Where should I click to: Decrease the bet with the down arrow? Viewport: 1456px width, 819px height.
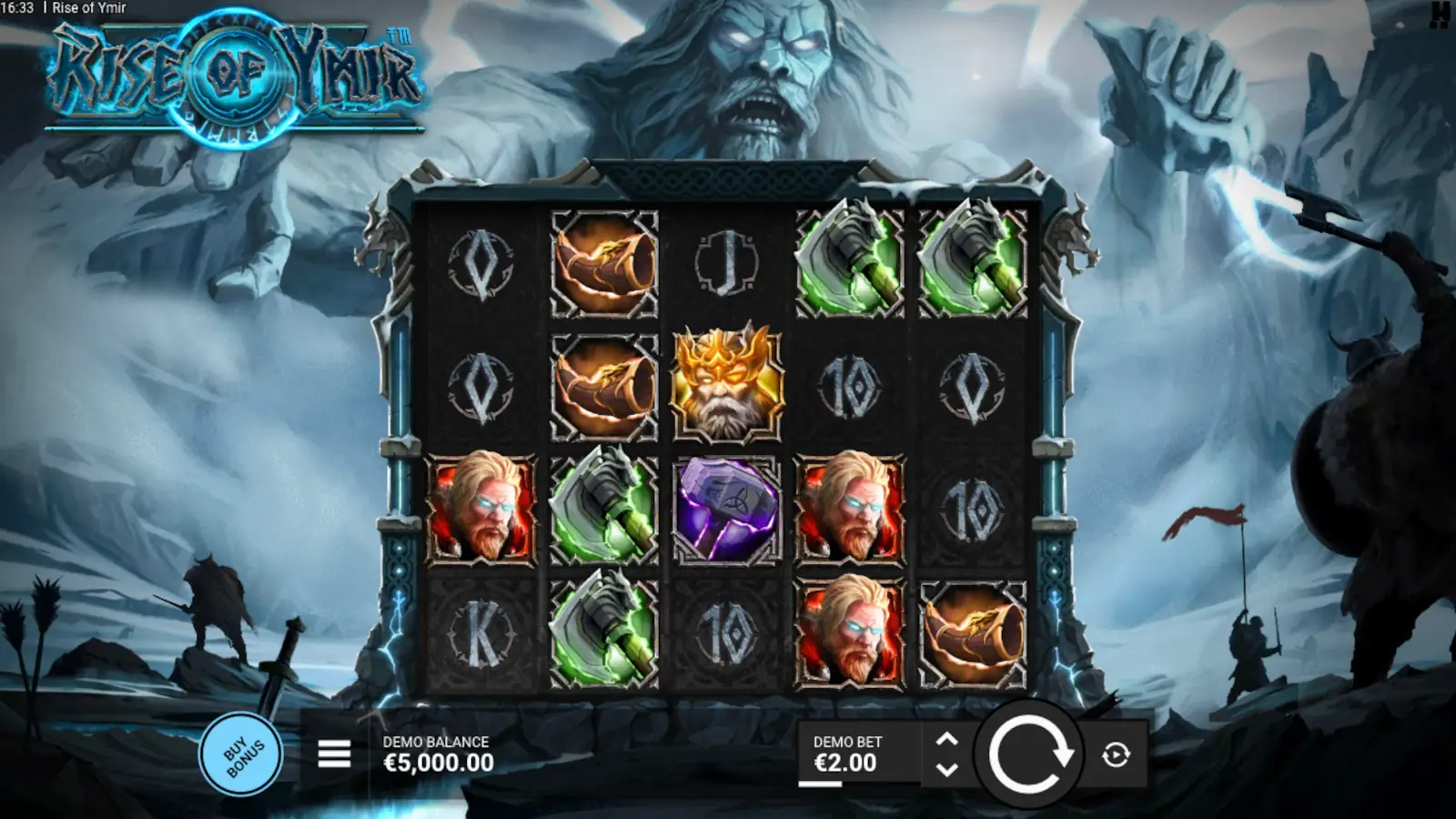coord(946,771)
